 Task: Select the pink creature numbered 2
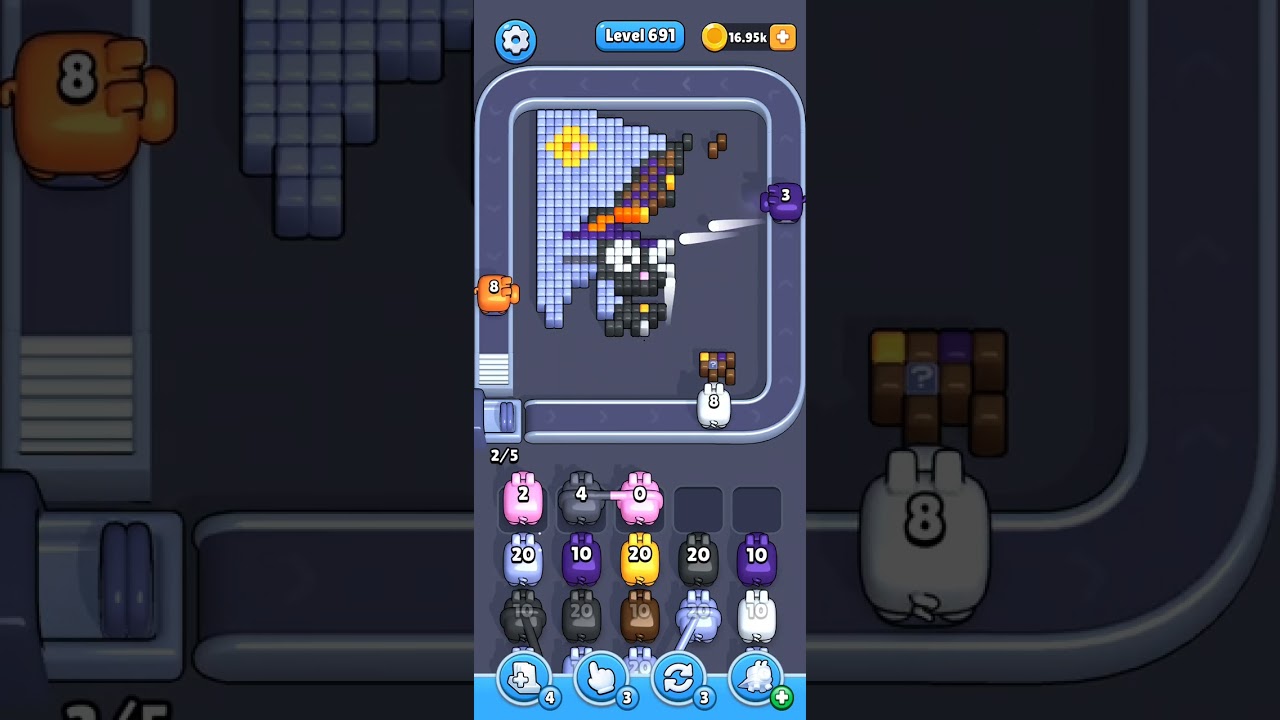coord(523,497)
